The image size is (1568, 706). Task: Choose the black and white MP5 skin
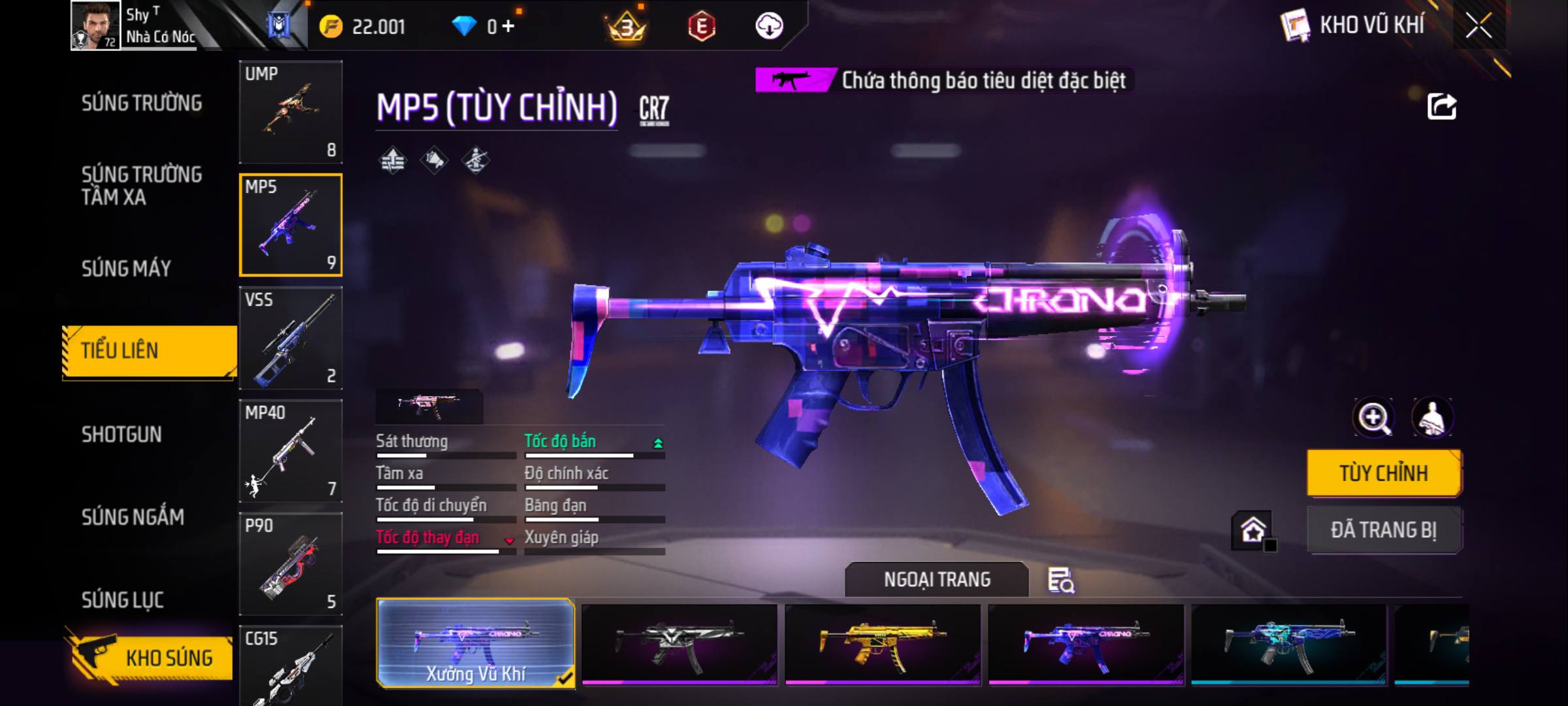(x=679, y=644)
